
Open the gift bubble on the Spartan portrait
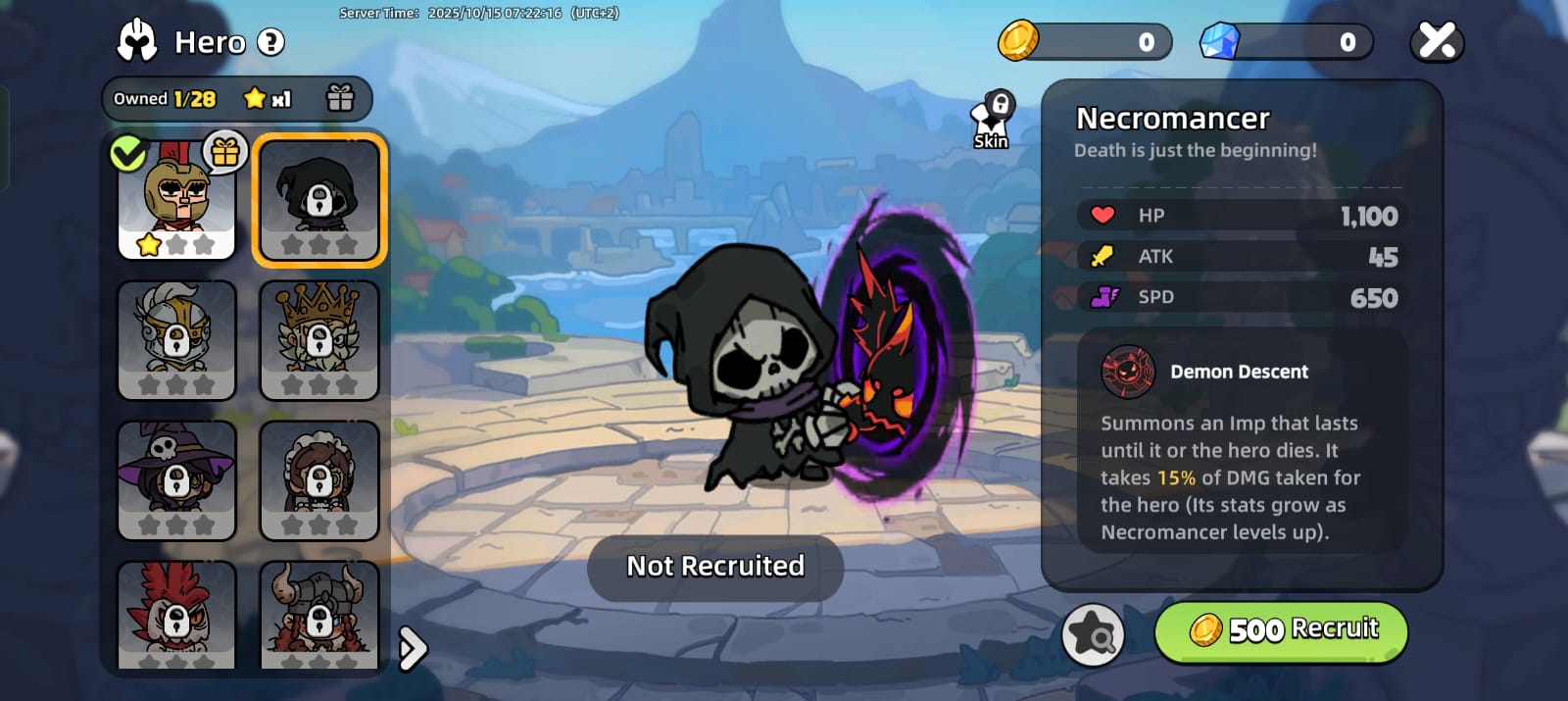[225, 152]
